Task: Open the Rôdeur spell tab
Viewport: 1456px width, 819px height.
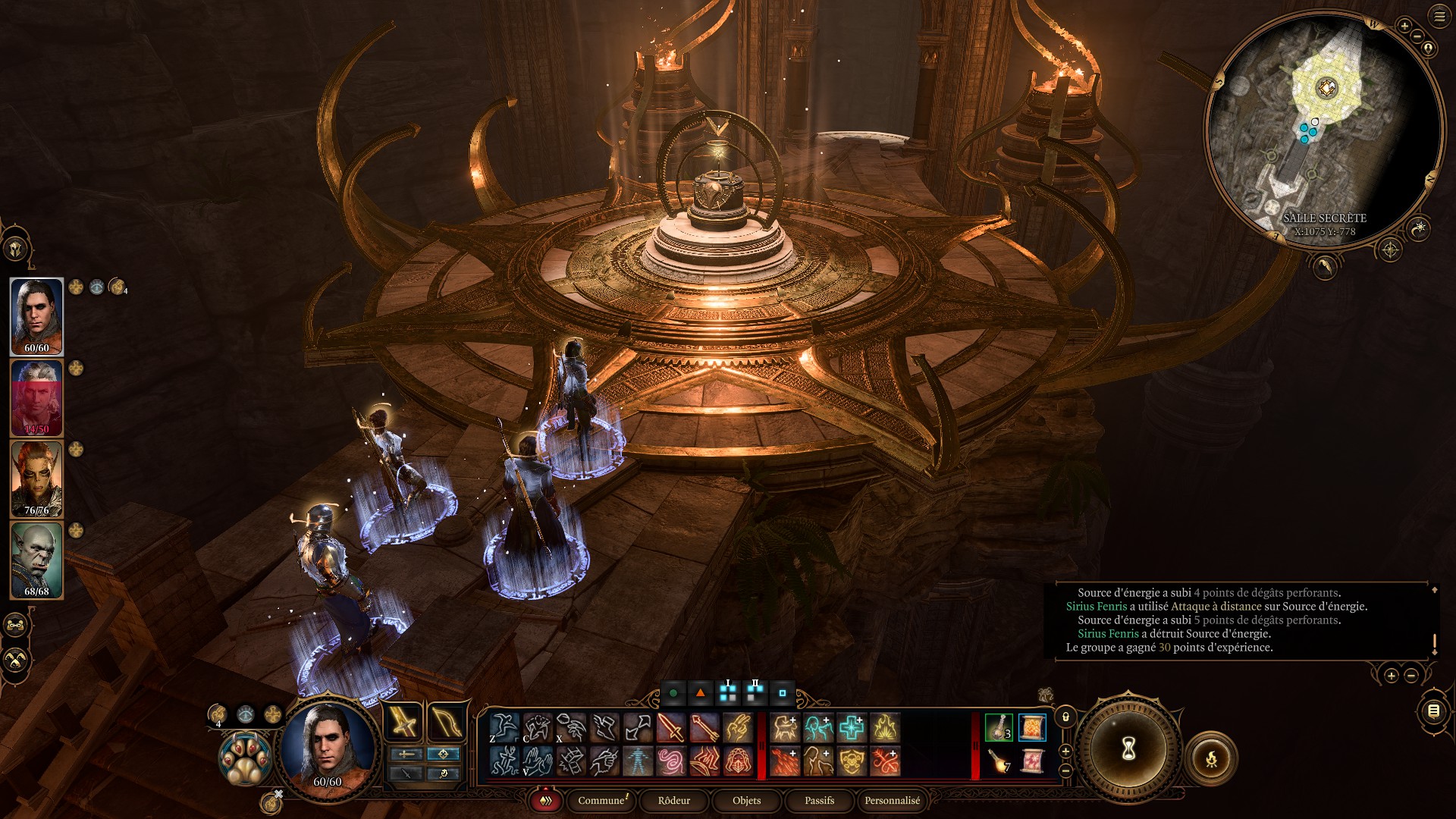Action: (673, 801)
